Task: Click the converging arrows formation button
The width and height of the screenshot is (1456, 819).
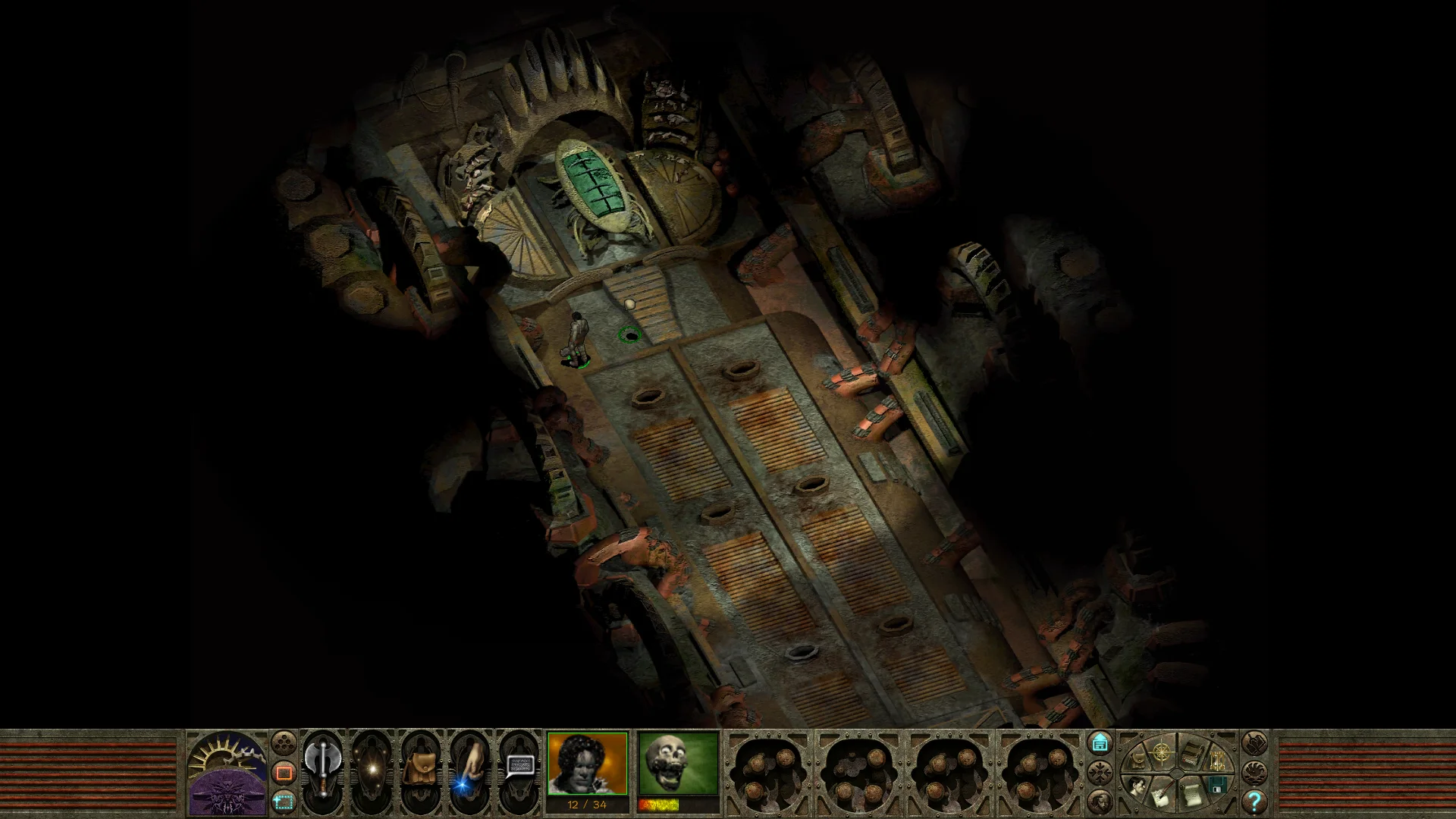Action: 1100,773
